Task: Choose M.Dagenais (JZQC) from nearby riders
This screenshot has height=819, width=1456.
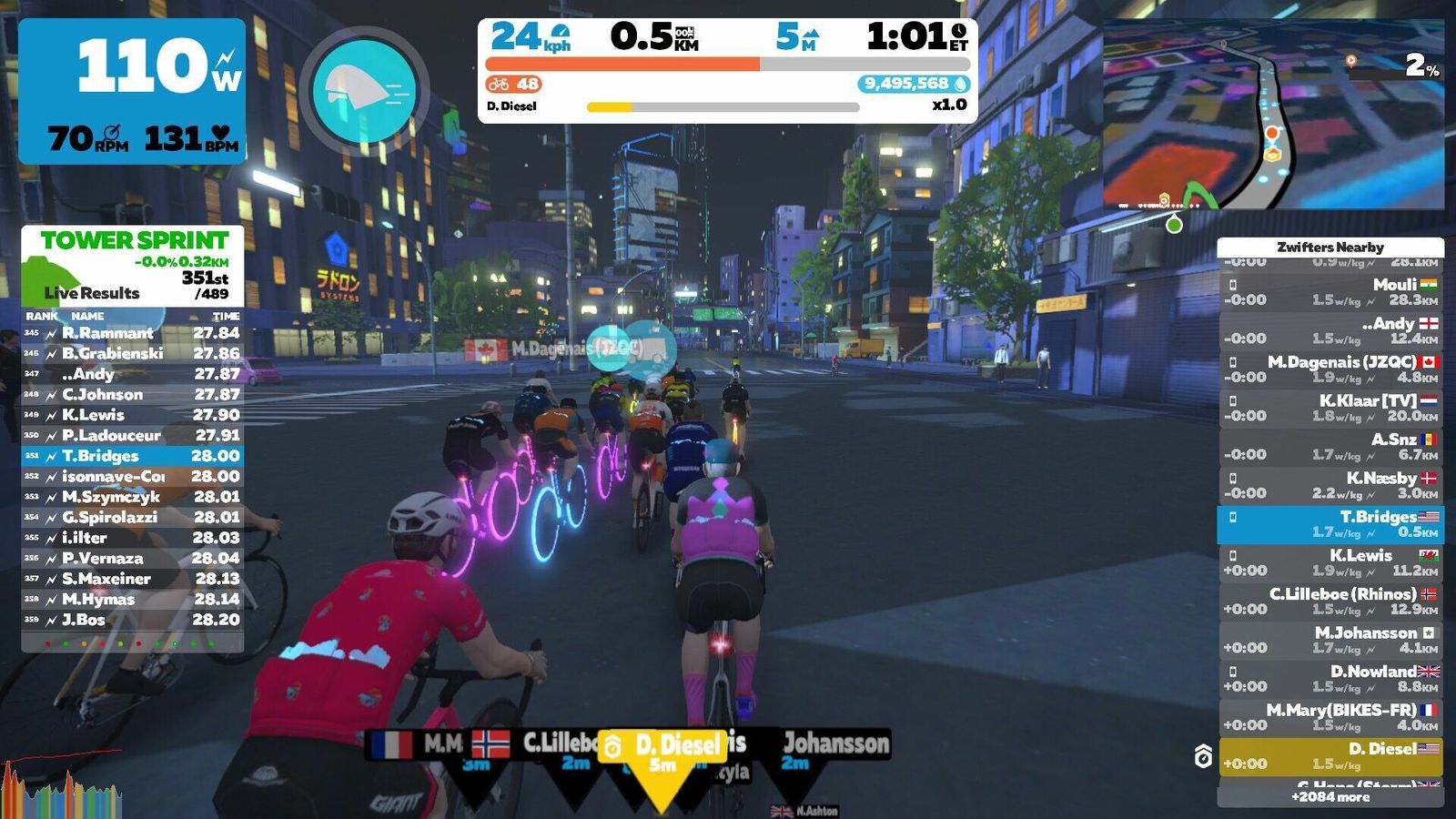Action: (1330, 369)
